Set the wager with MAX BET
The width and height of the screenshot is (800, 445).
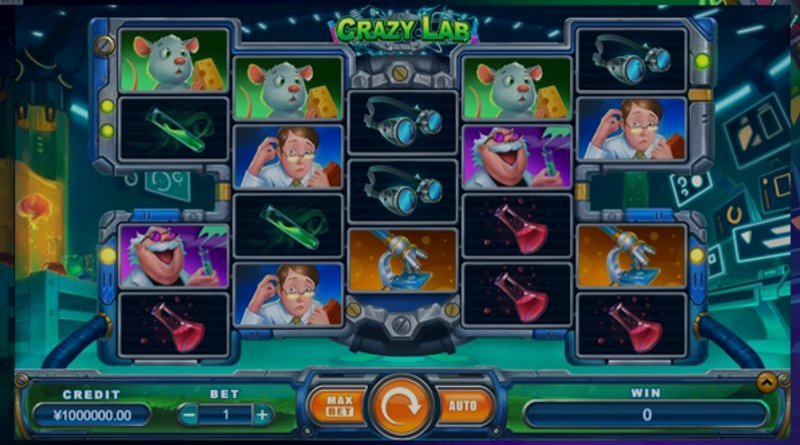click(337, 406)
